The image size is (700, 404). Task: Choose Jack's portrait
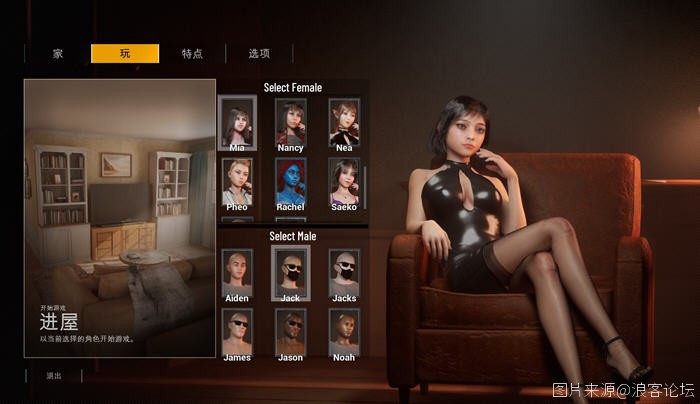(291, 272)
